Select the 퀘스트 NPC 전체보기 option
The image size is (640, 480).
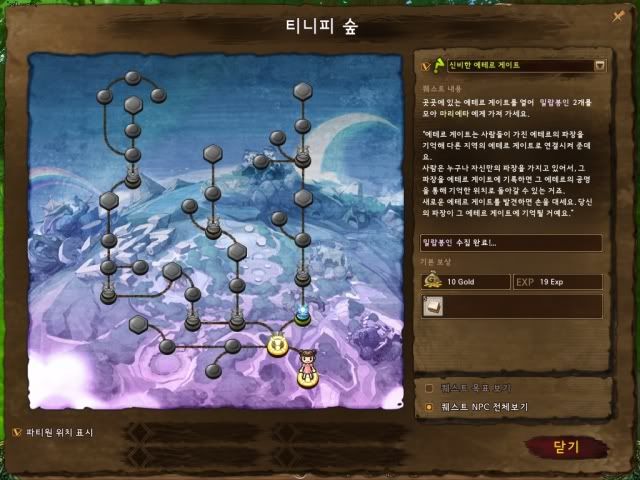pos(430,407)
